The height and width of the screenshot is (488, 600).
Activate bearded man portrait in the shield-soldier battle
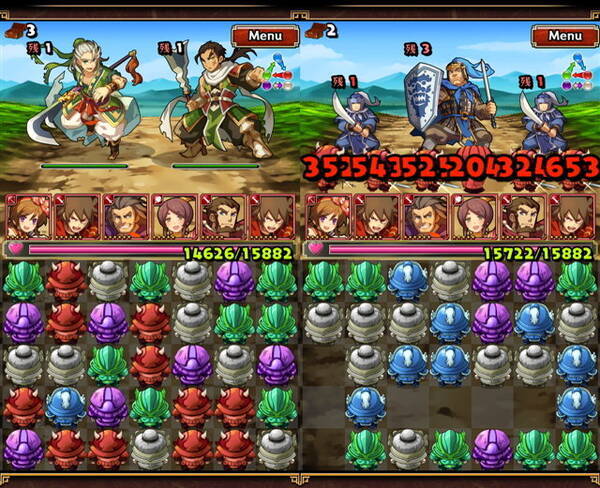point(522,216)
